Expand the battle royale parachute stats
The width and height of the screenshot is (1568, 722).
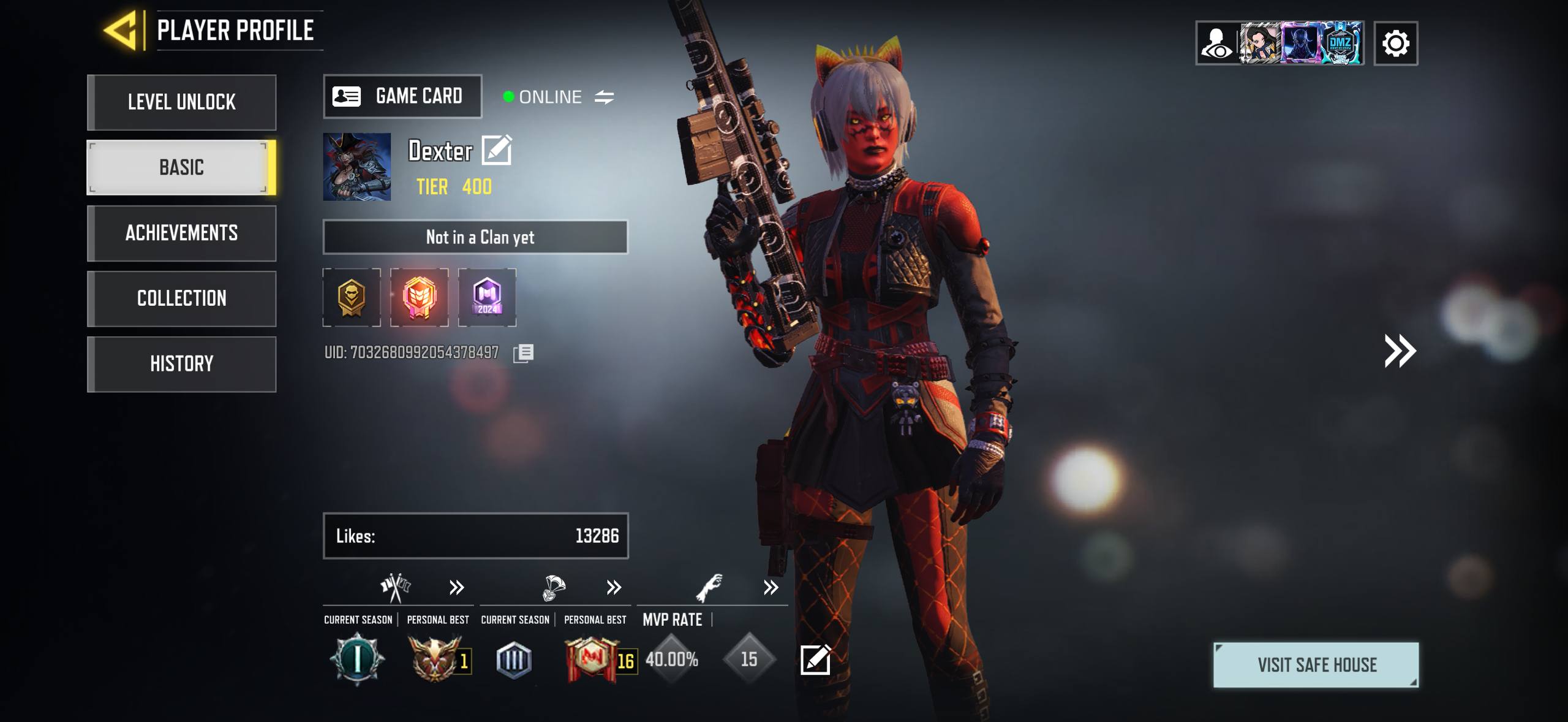click(613, 588)
